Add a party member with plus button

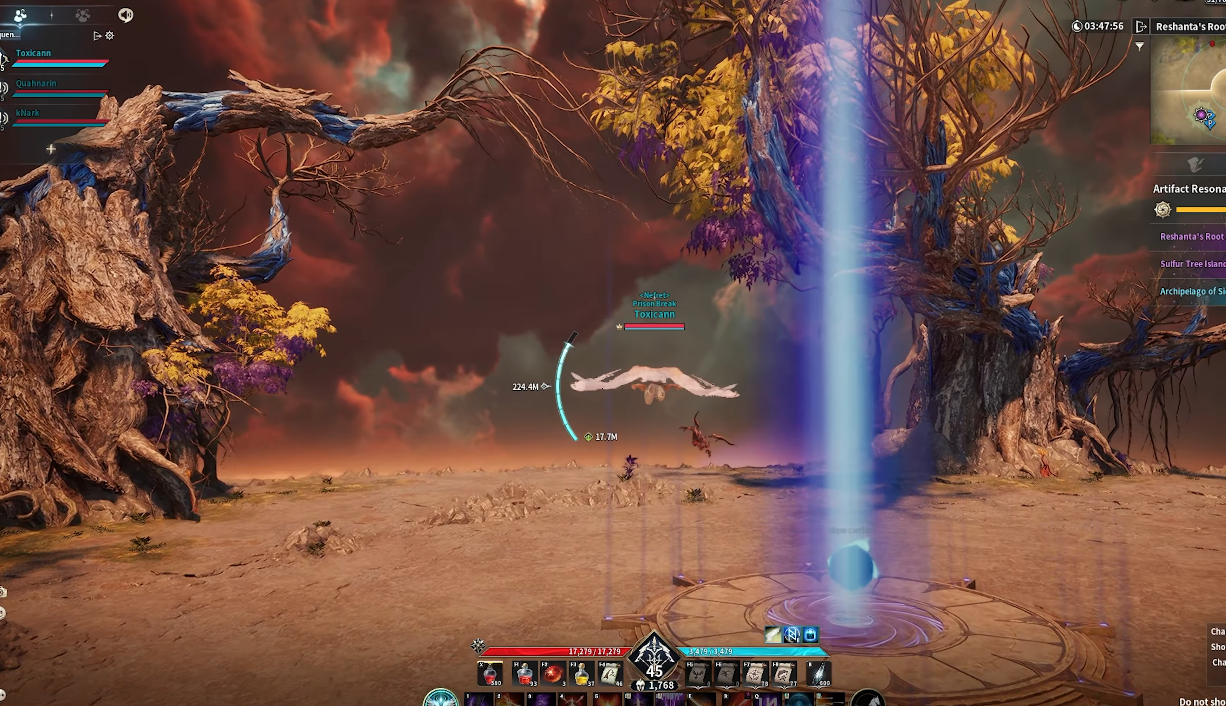(51, 149)
